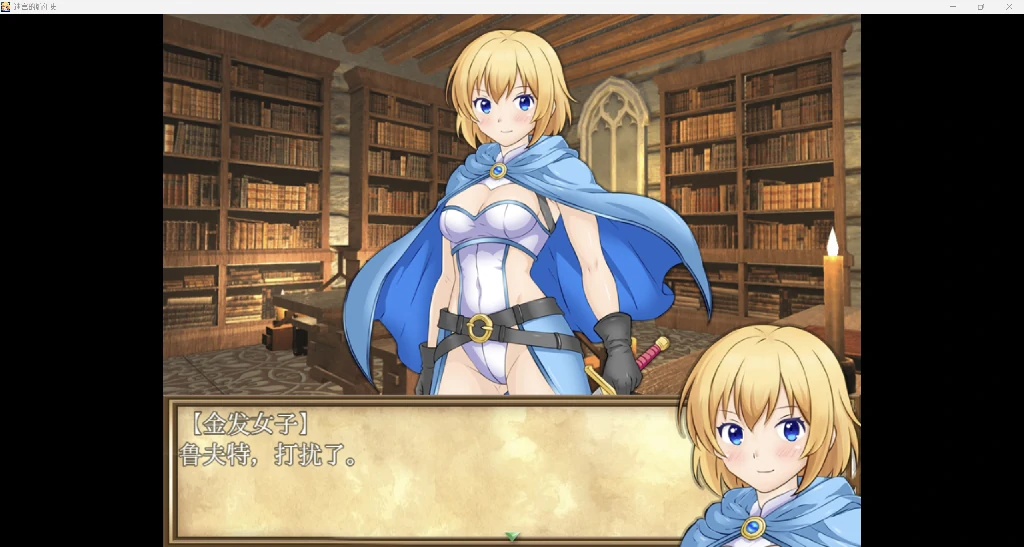Close the game window

click(1009, 7)
